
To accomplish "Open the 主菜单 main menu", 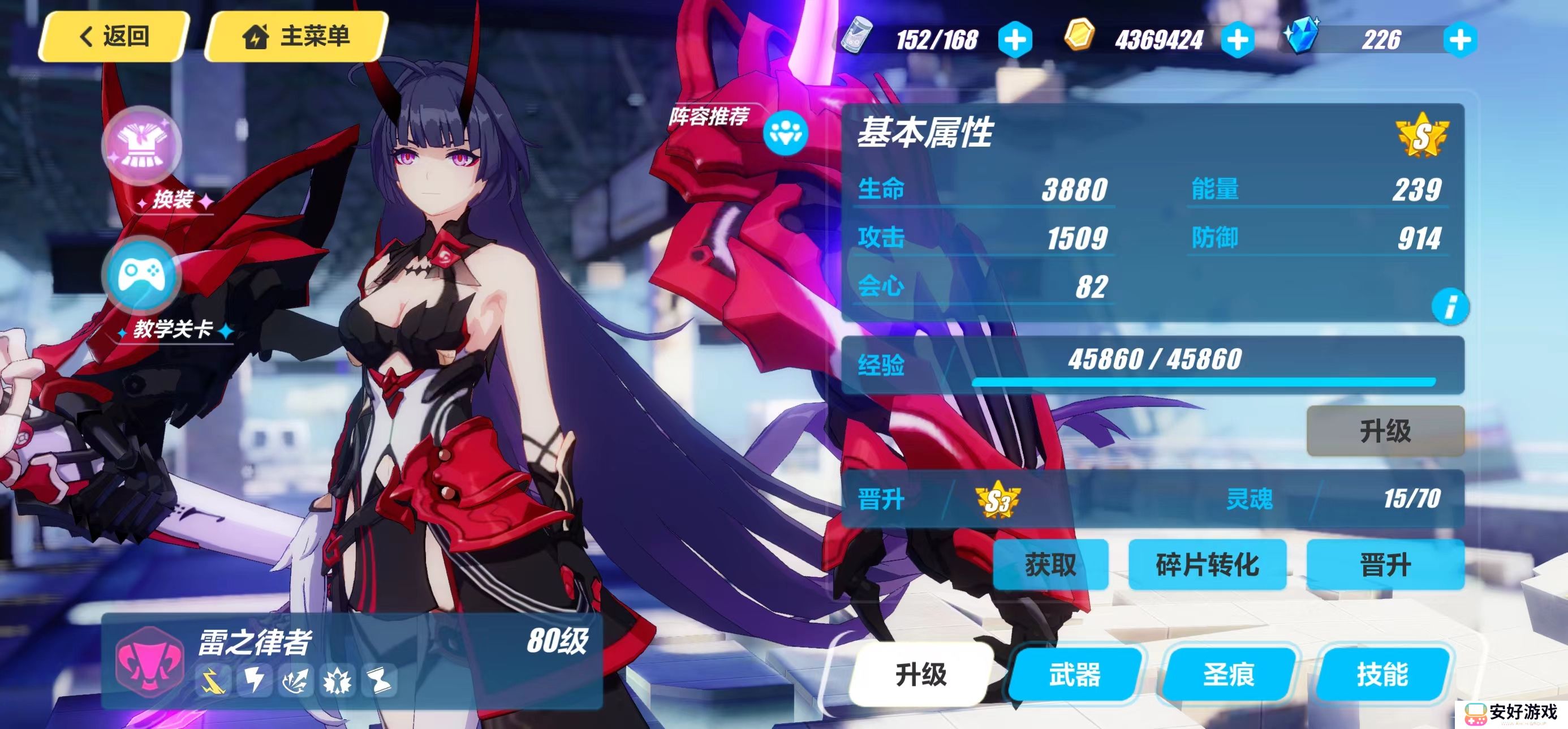I will pos(296,37).
